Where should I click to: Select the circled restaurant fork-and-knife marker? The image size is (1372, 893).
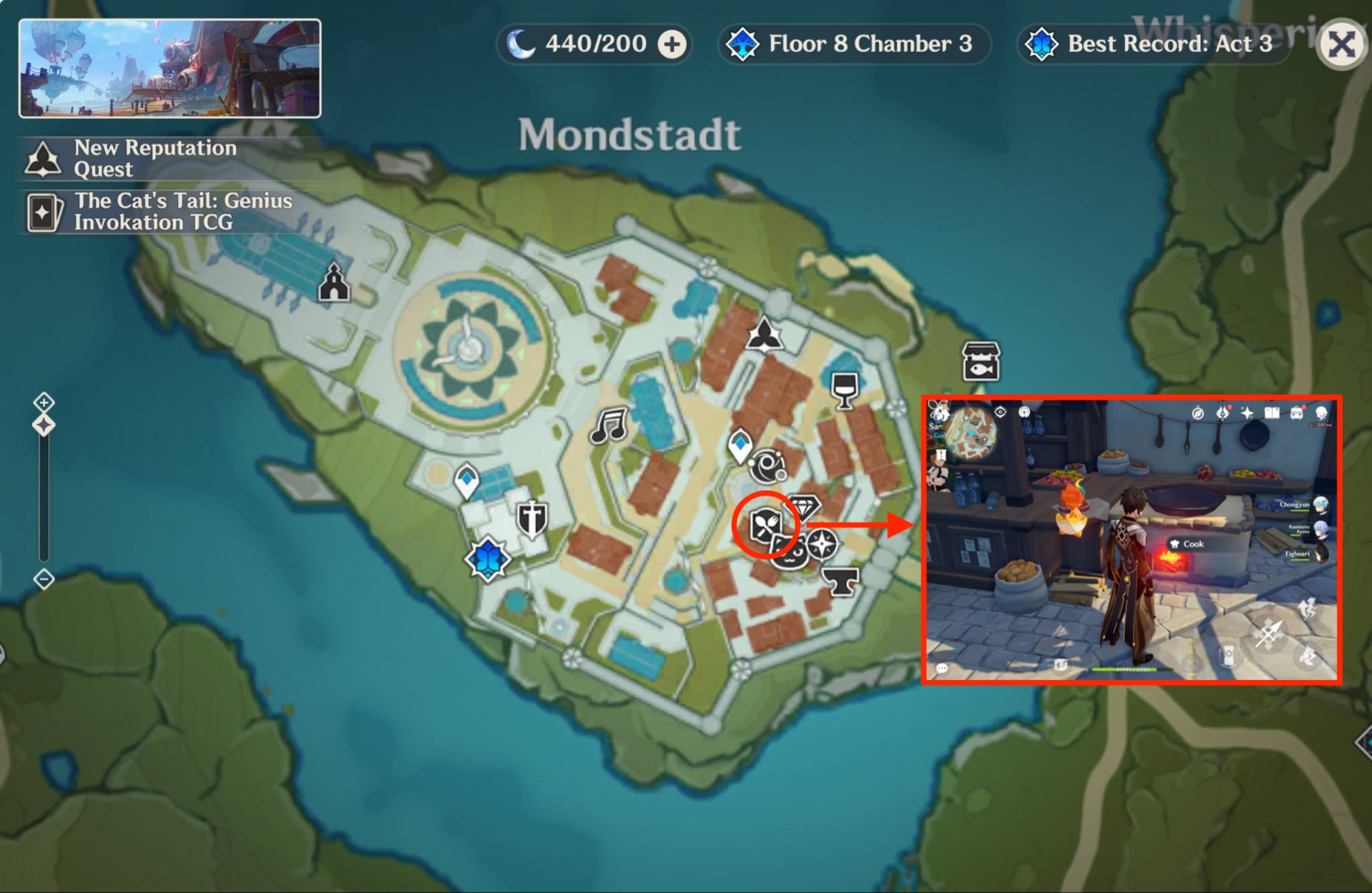[765, 526]
